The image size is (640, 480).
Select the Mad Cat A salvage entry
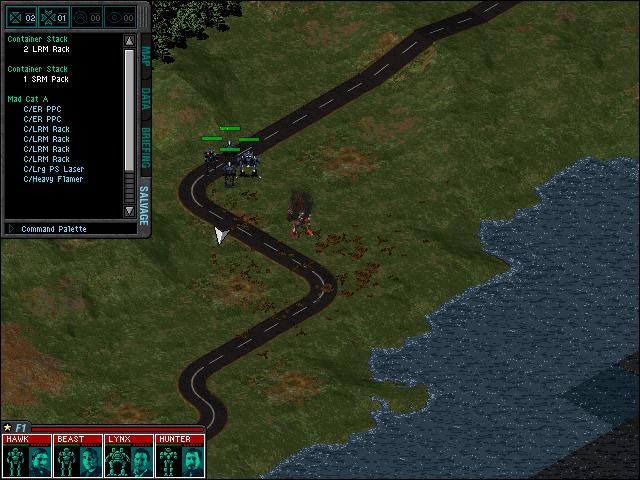pyautogui.click(x=28, y=99)
